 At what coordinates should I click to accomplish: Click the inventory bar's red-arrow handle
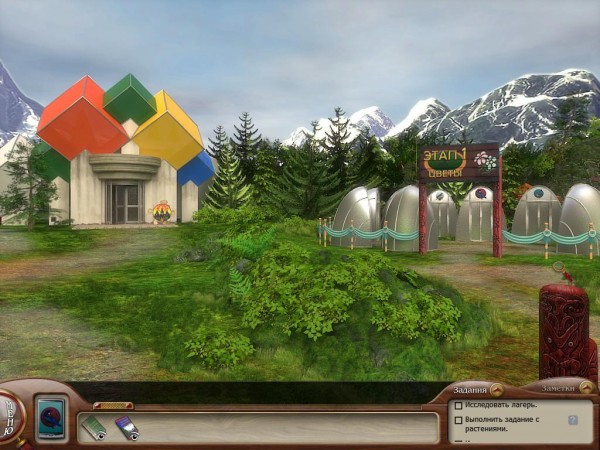pyautogui.click(x=112, y=405)
